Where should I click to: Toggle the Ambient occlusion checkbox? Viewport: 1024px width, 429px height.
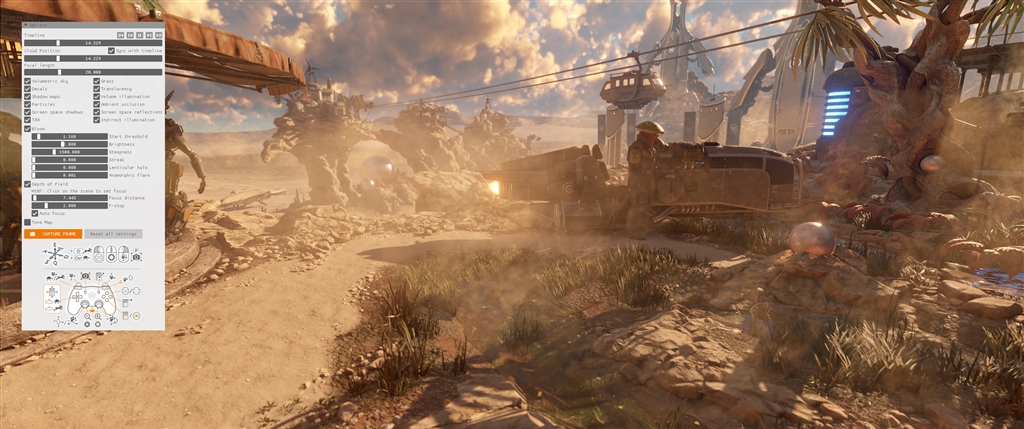(x=97, y=105)
